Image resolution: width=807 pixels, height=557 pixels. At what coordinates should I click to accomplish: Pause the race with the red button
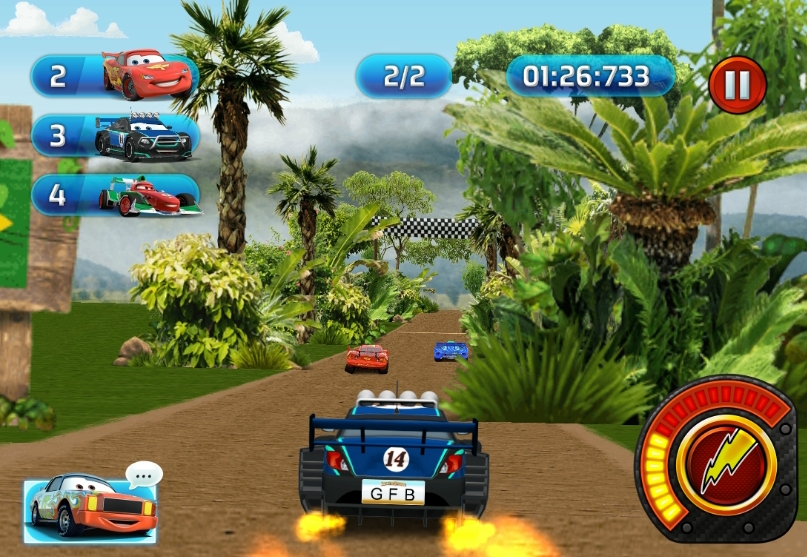pyautogui.click(x=737, y=85)
